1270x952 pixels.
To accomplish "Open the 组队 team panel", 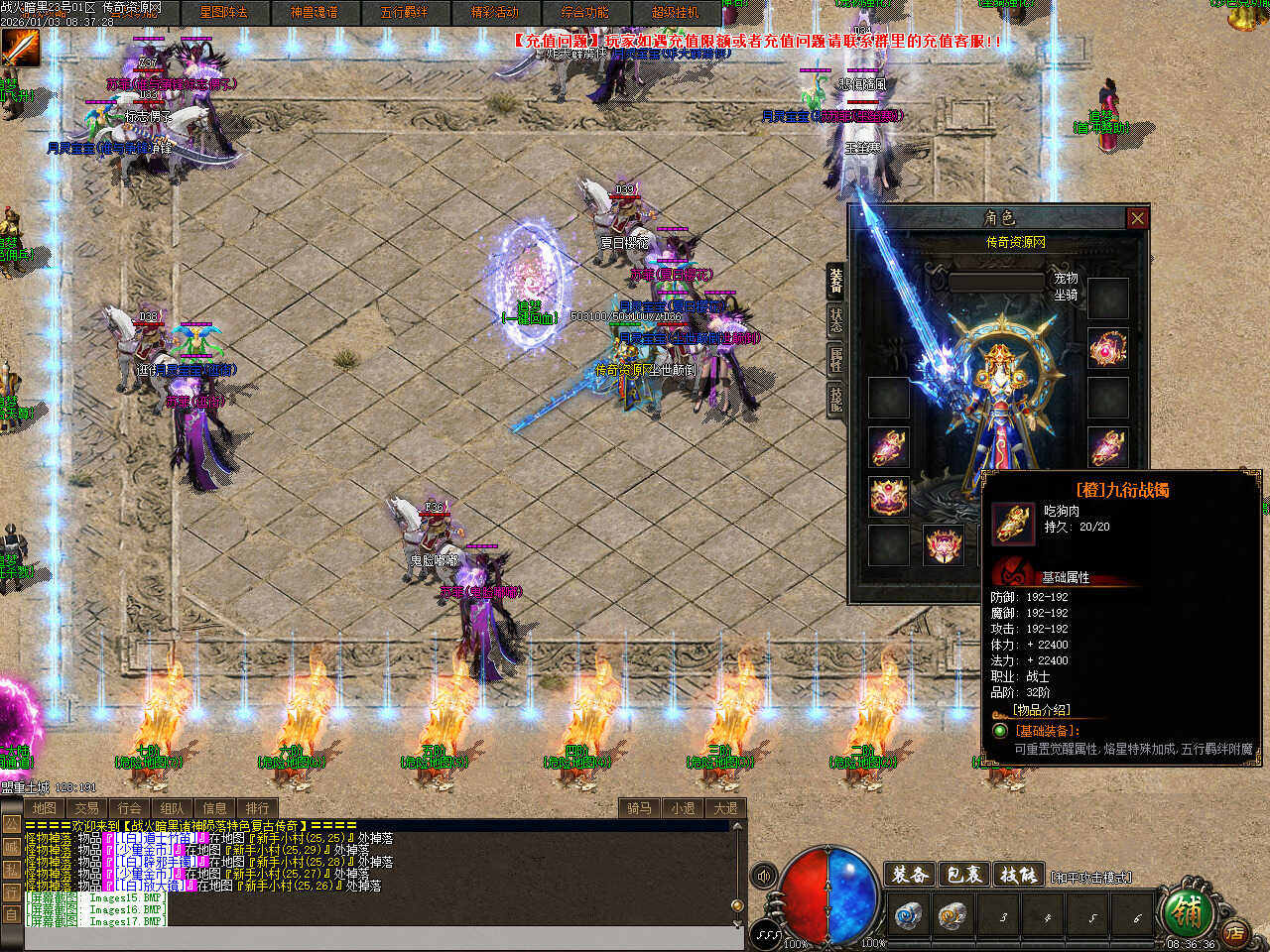I will tap(172, 808).
